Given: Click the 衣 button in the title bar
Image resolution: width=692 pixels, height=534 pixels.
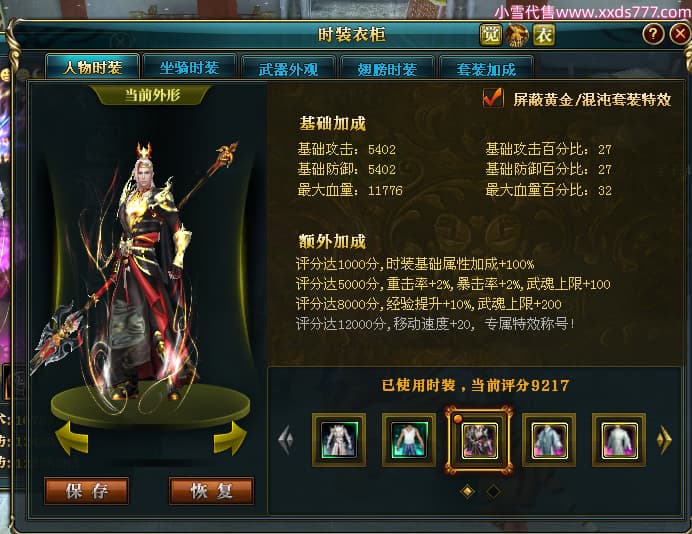Looking at the screenshot, I should pyautogui.click(x=543, y=36).
